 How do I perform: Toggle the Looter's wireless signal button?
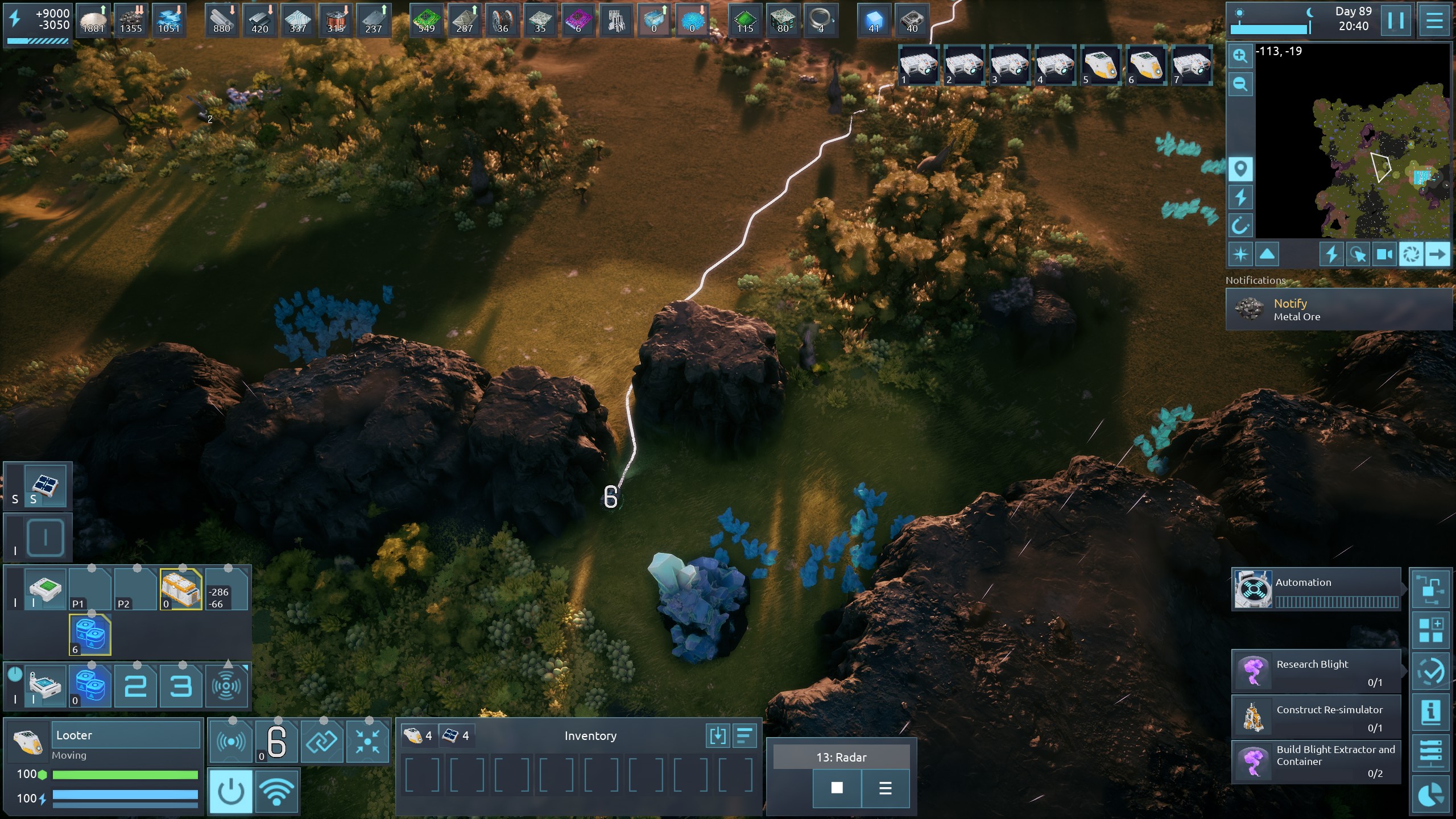tap(276, 791)
